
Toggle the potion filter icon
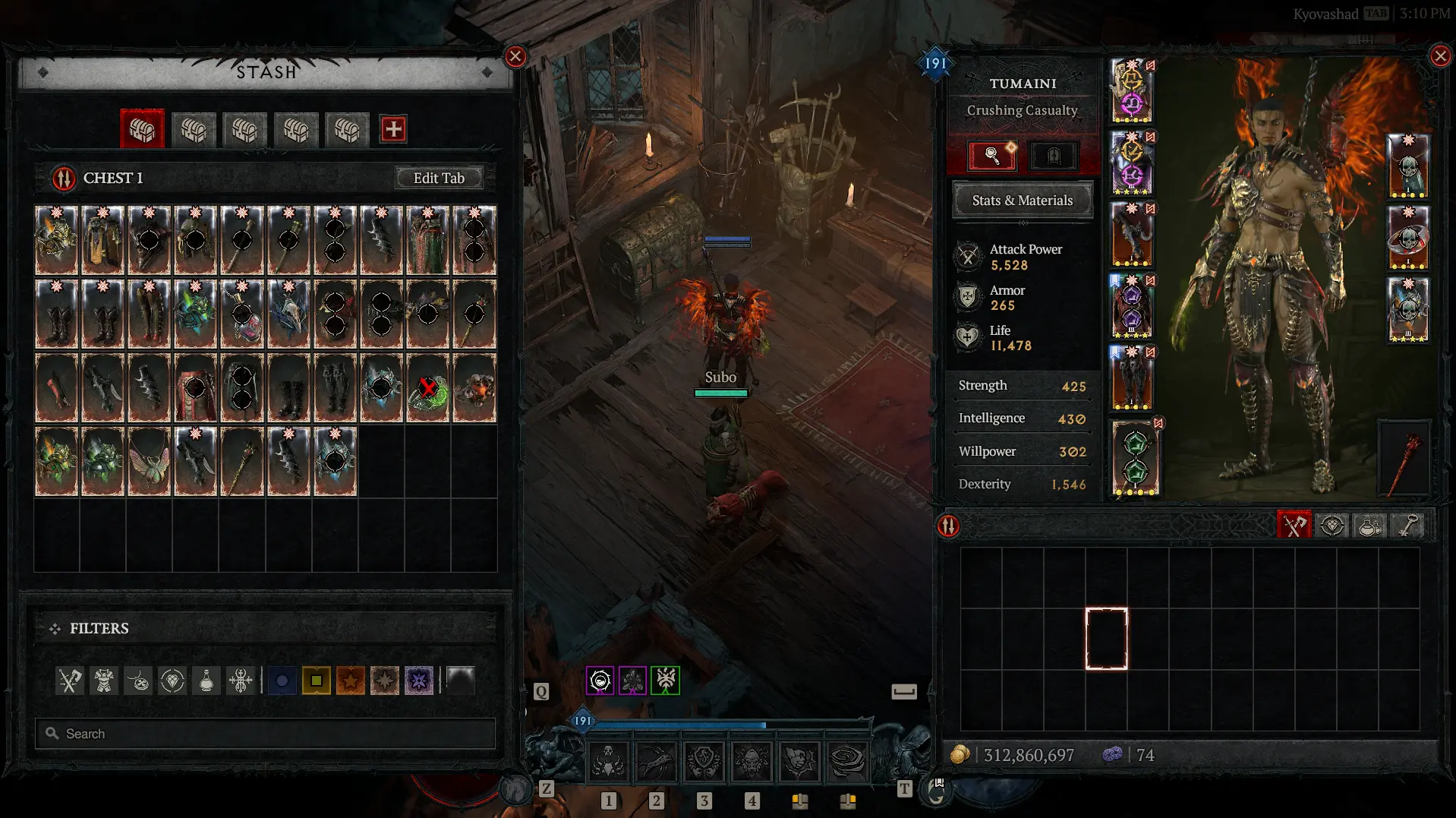click(206, 681)
